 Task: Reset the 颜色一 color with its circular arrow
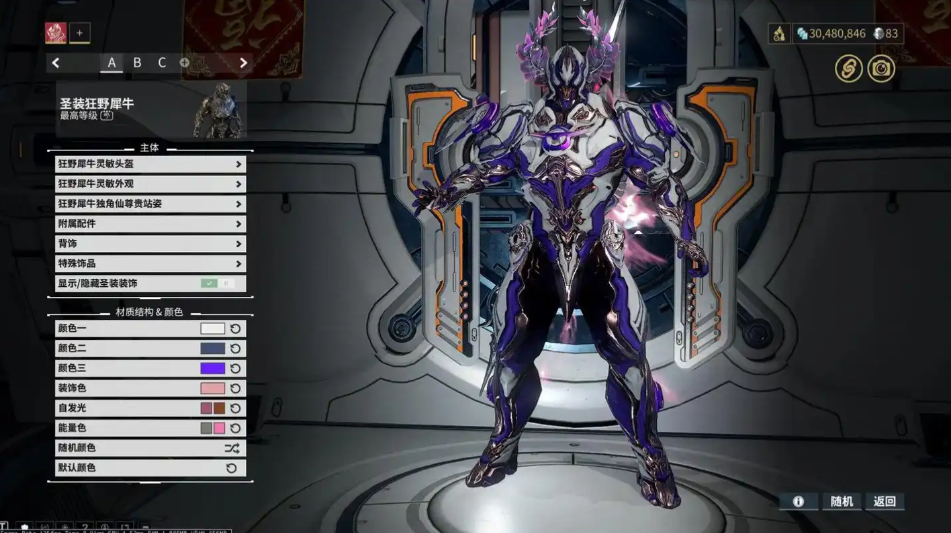(236, 329)
